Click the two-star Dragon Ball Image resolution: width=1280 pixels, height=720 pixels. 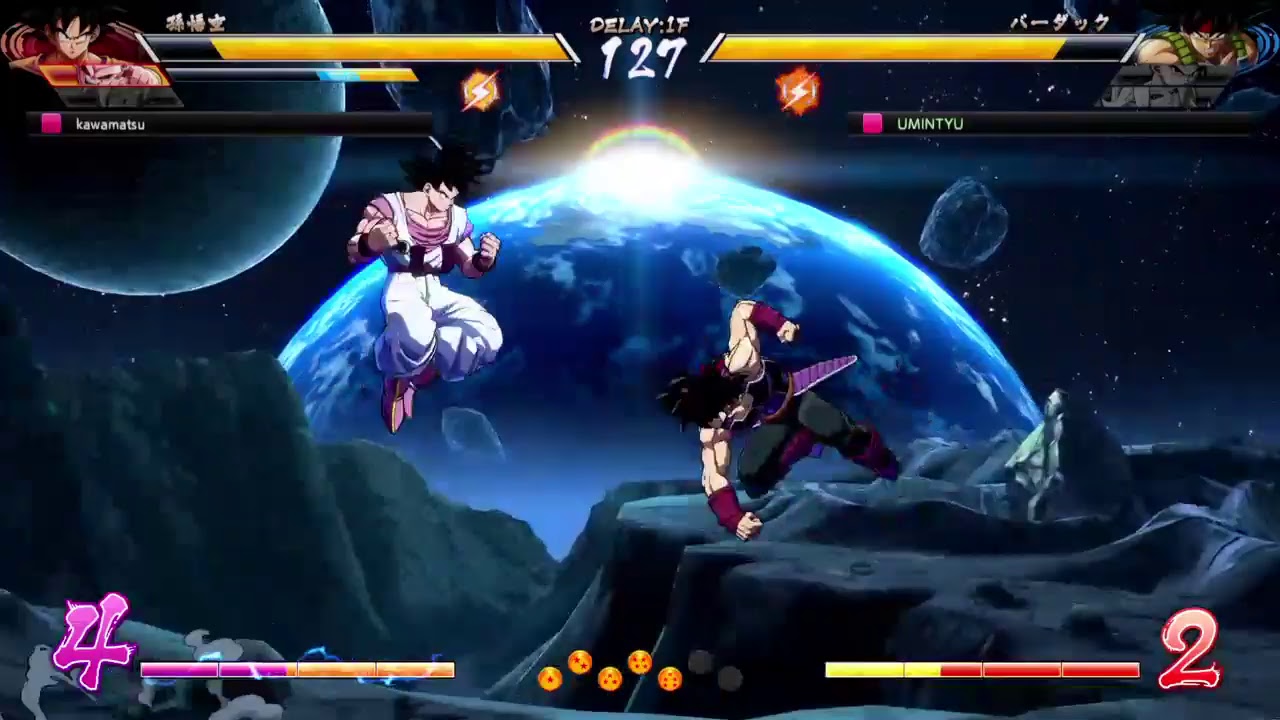(580, 661)
